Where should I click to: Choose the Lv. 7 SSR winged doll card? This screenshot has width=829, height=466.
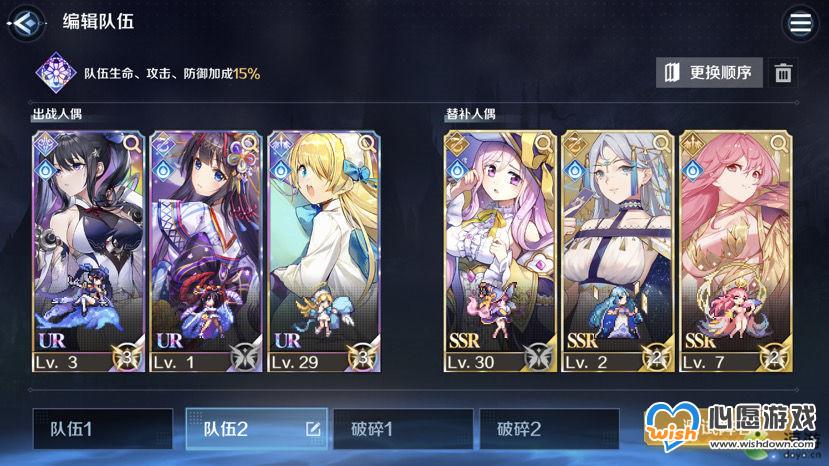(x=734, y=250)
